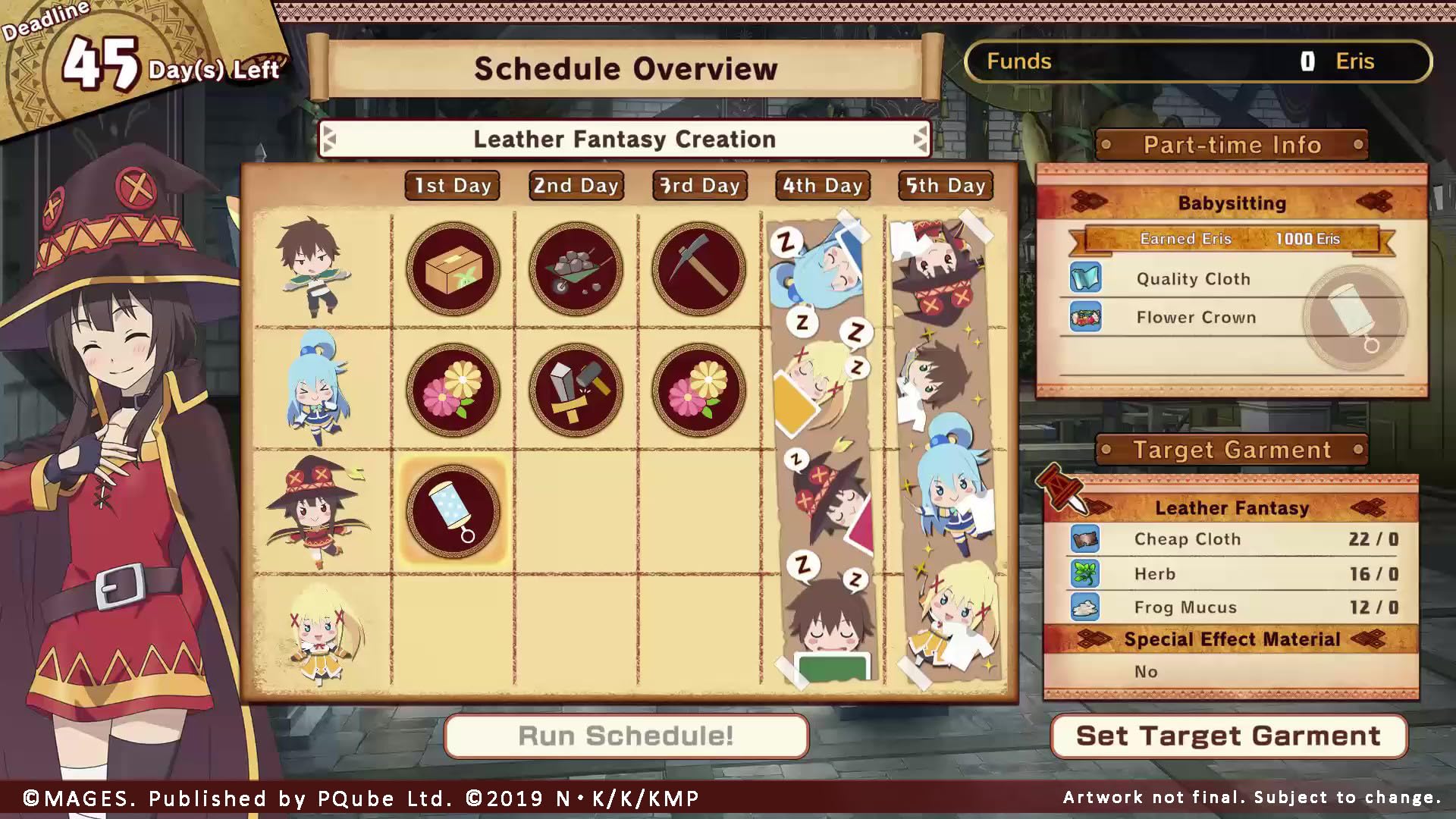Click the flower gathering icon on Aqua's 1st Day
The image size is (1456, 819).
pos(453,391)
